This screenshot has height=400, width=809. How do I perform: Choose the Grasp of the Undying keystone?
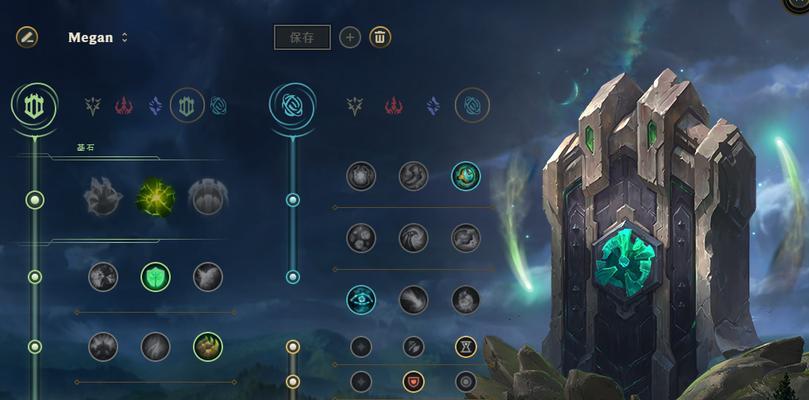click(103, 197)
